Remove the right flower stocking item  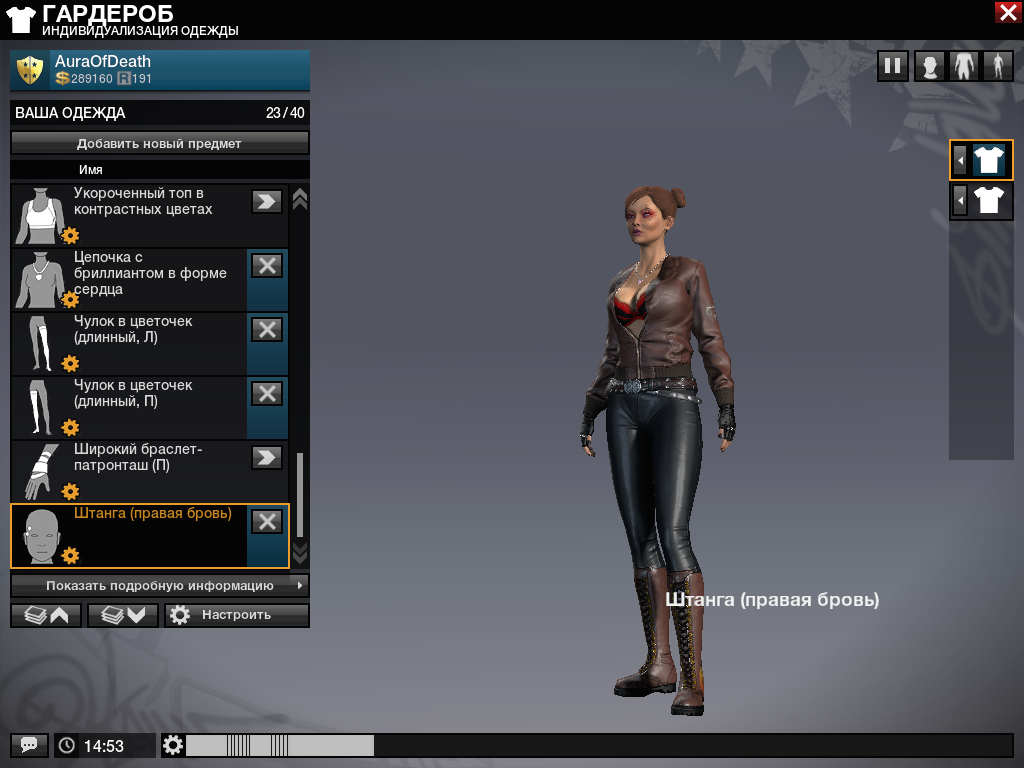click(x=267, y=393)
